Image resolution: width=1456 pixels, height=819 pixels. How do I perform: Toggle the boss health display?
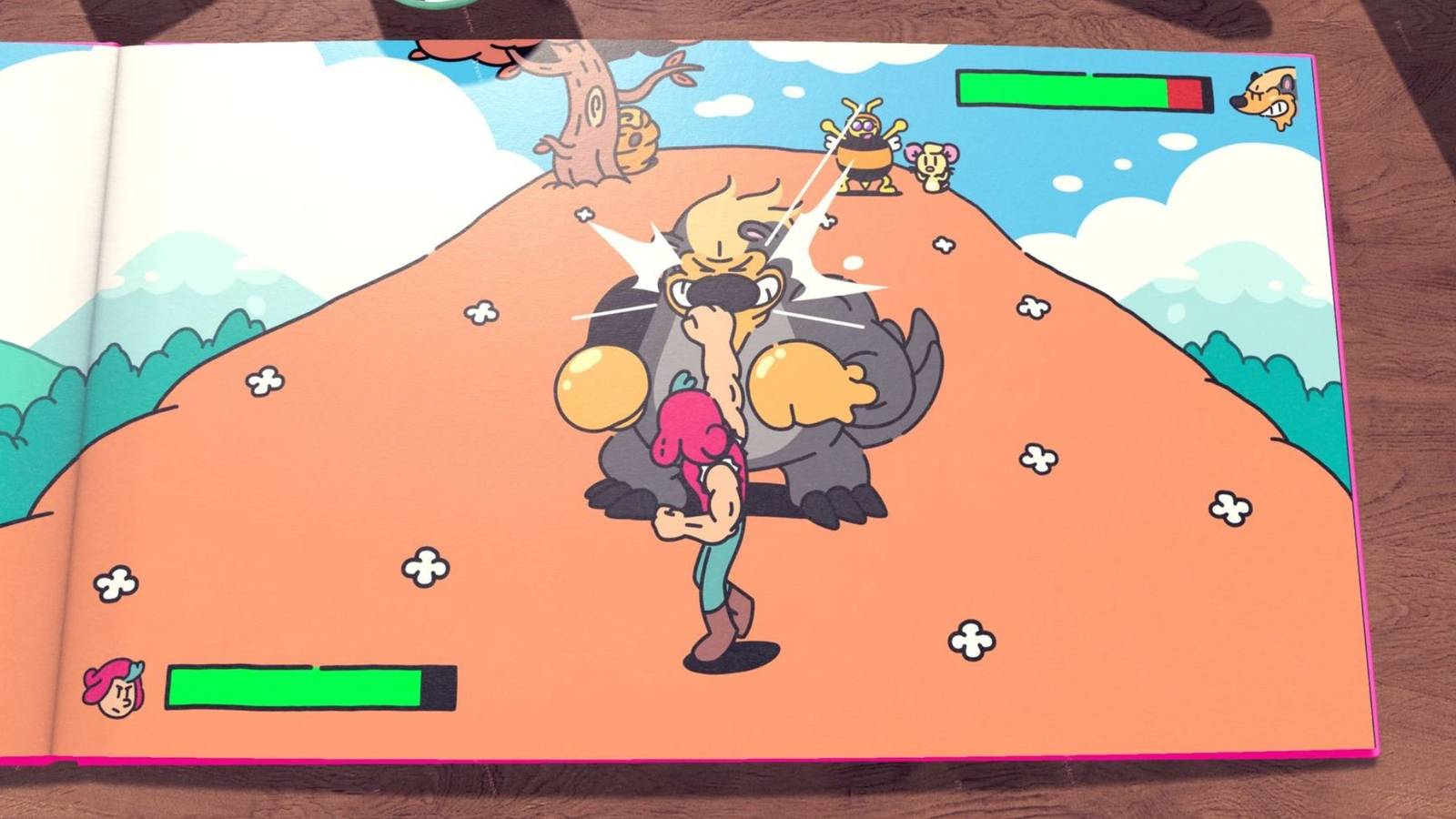coord(1083,91)
